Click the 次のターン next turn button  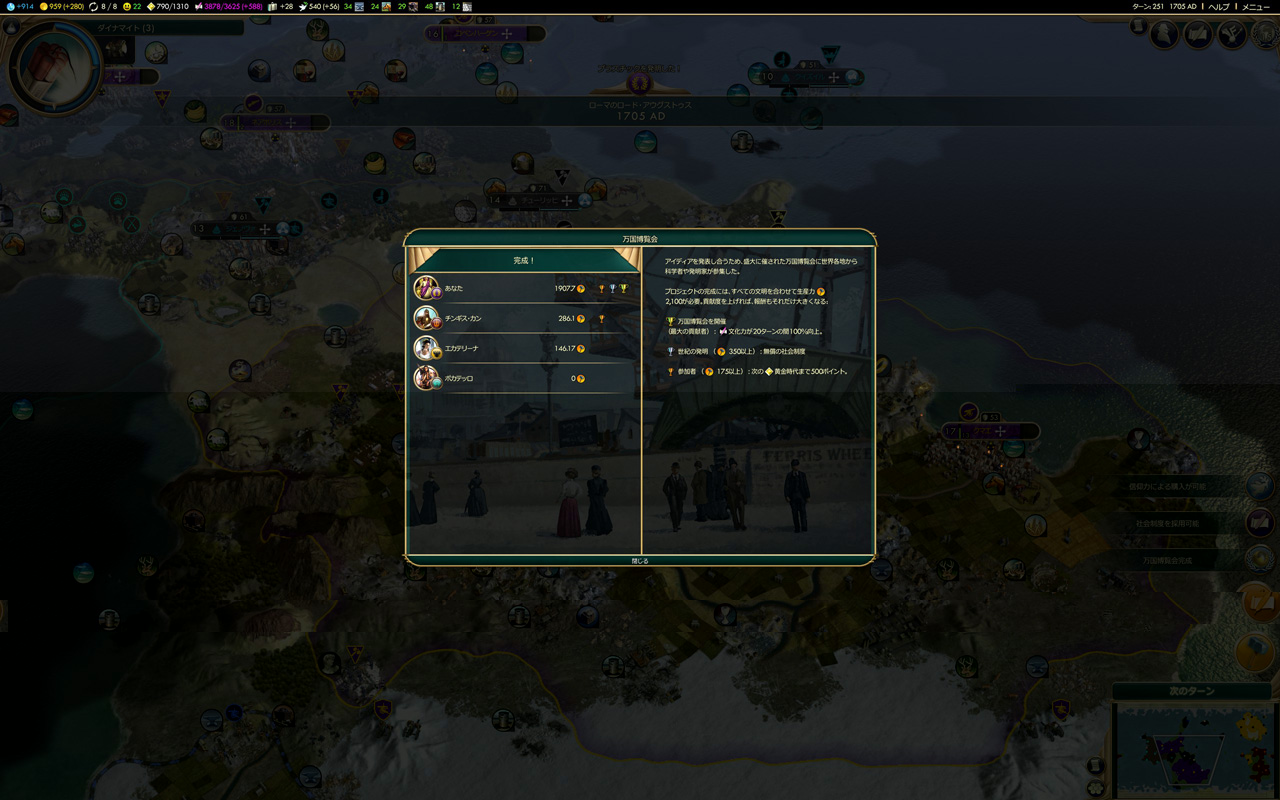(1191, 692)
